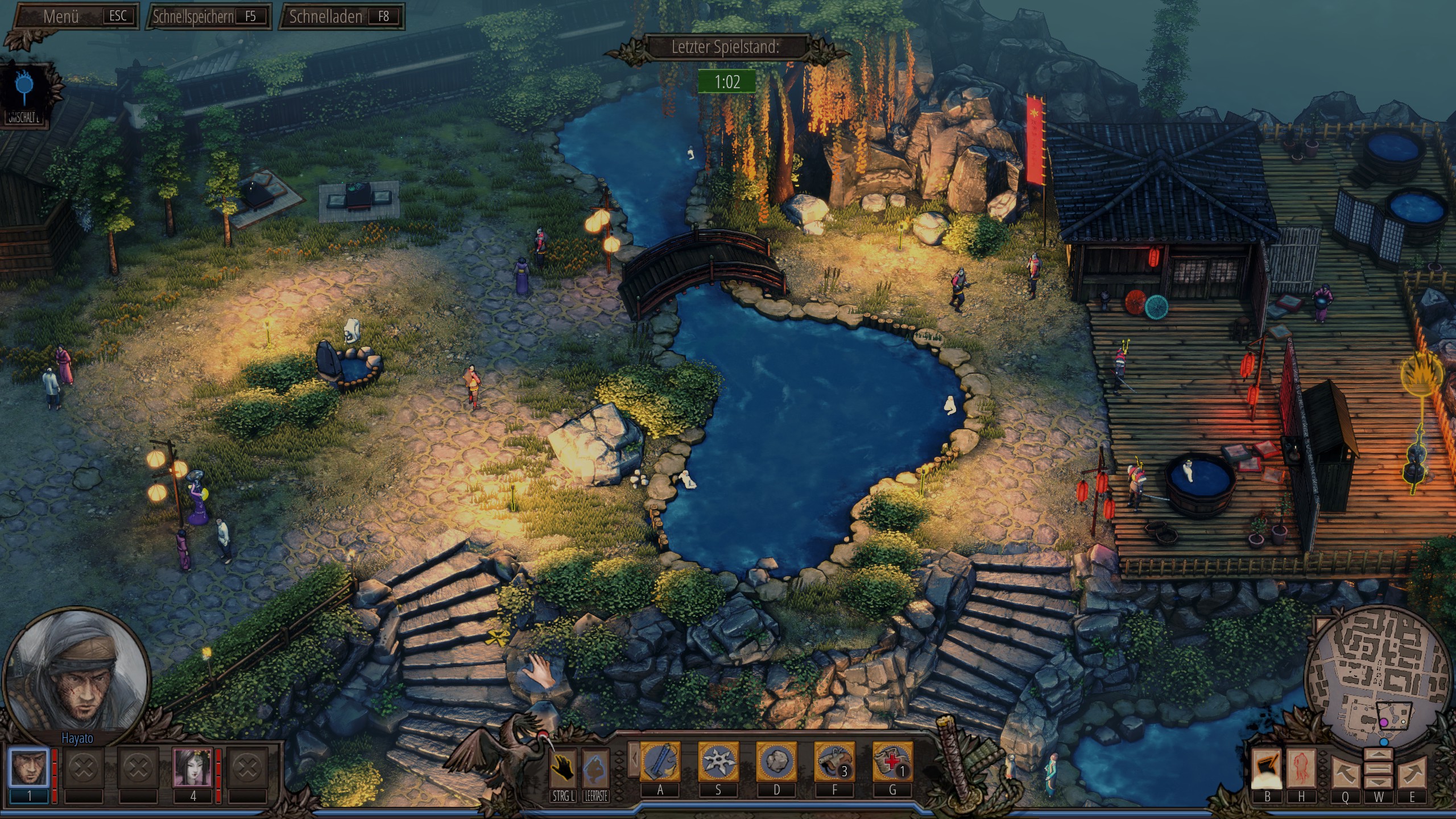Click the circular minimap
The image size is (1456, 819).
click(1378, 677)
